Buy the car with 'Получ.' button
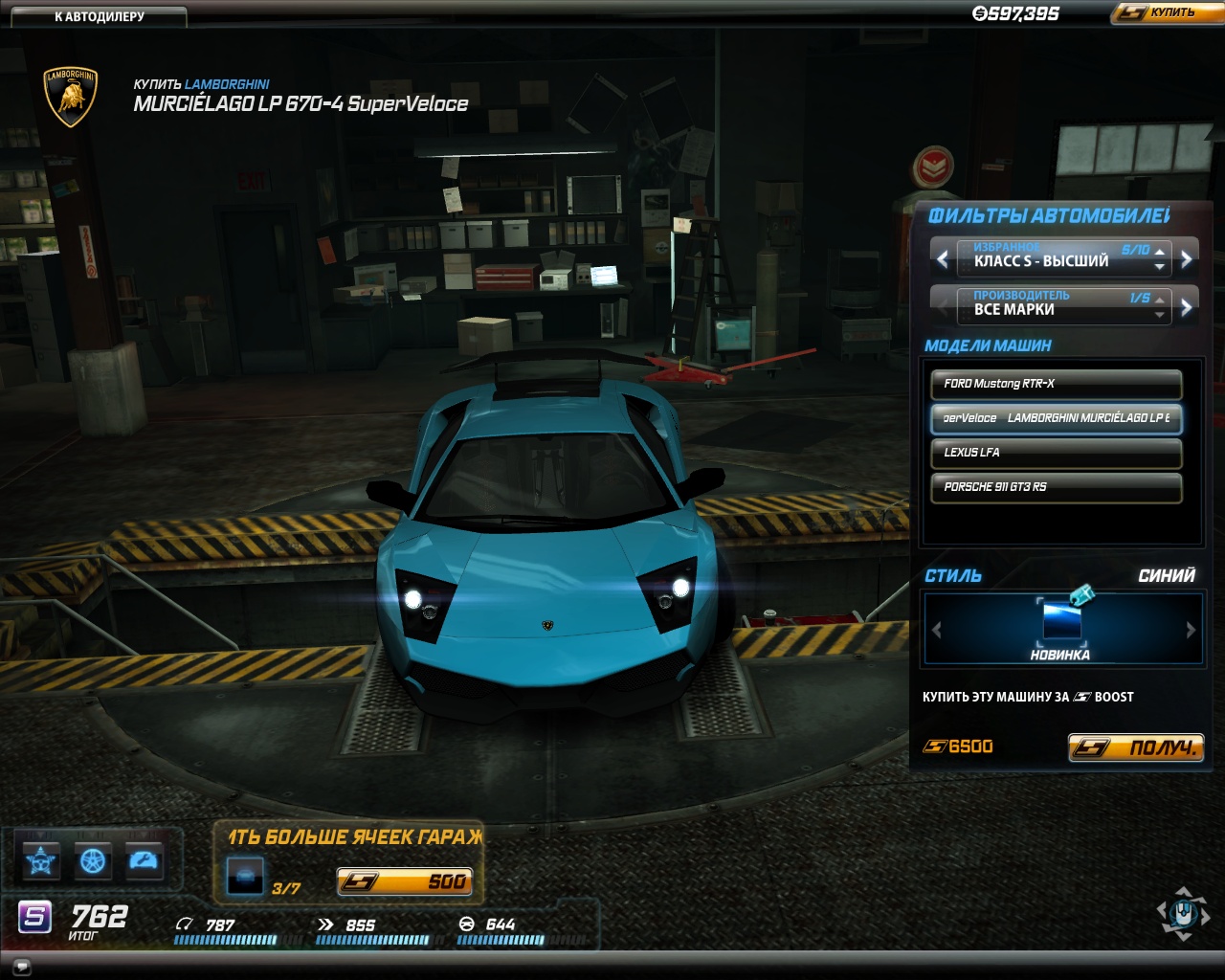Image resolution: width=1225 pixels, height=980 pixels. (1135, 747)
